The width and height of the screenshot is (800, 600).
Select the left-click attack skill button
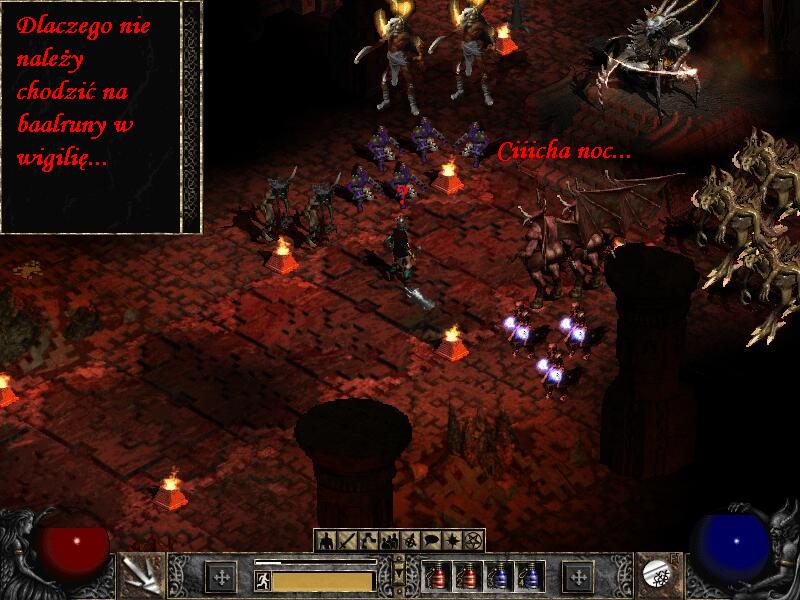coord(139,574)
